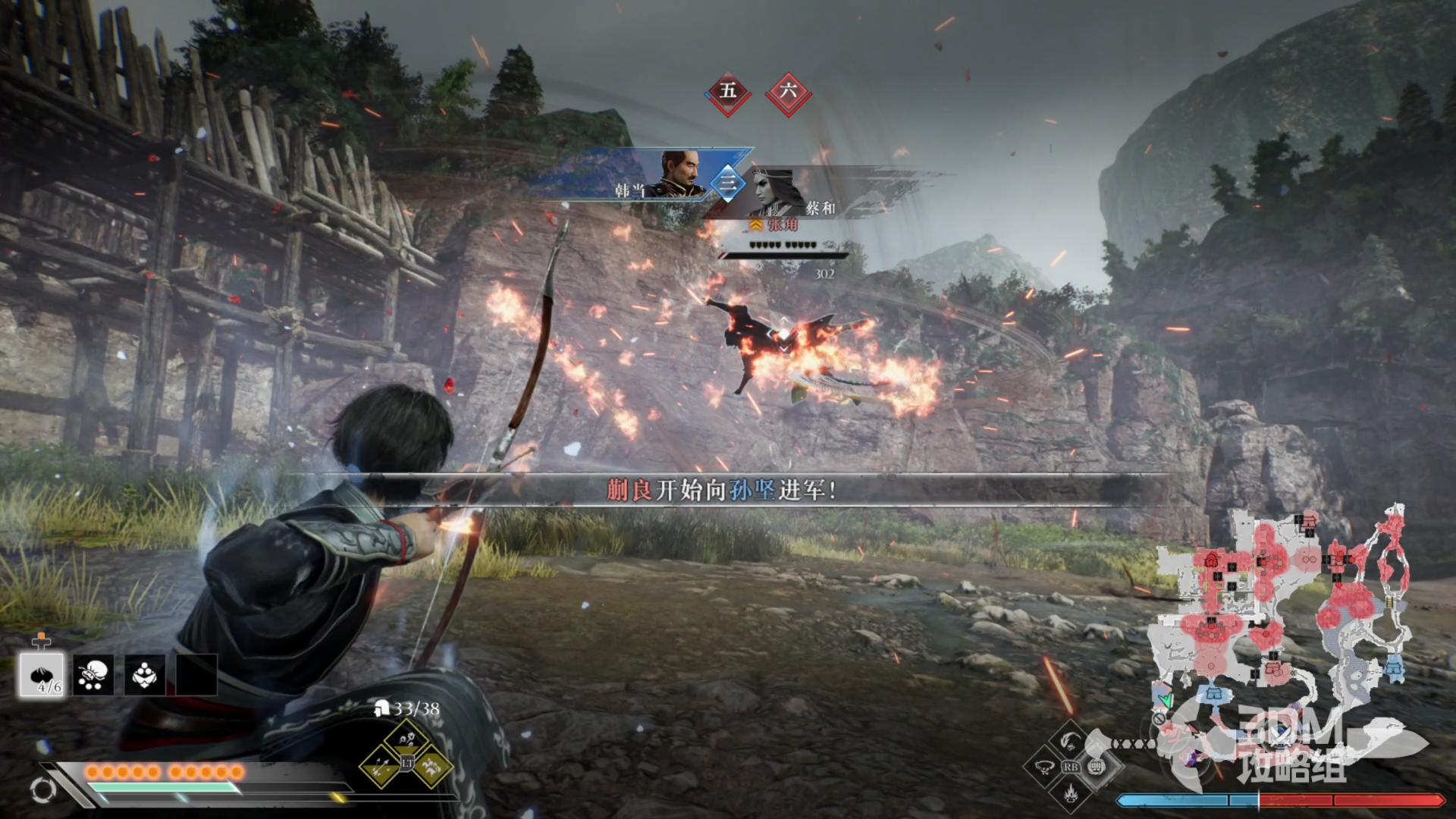Screen dimensions: 1456x819
Task: Click the red 五 objective marker
Action: (728, 93)
